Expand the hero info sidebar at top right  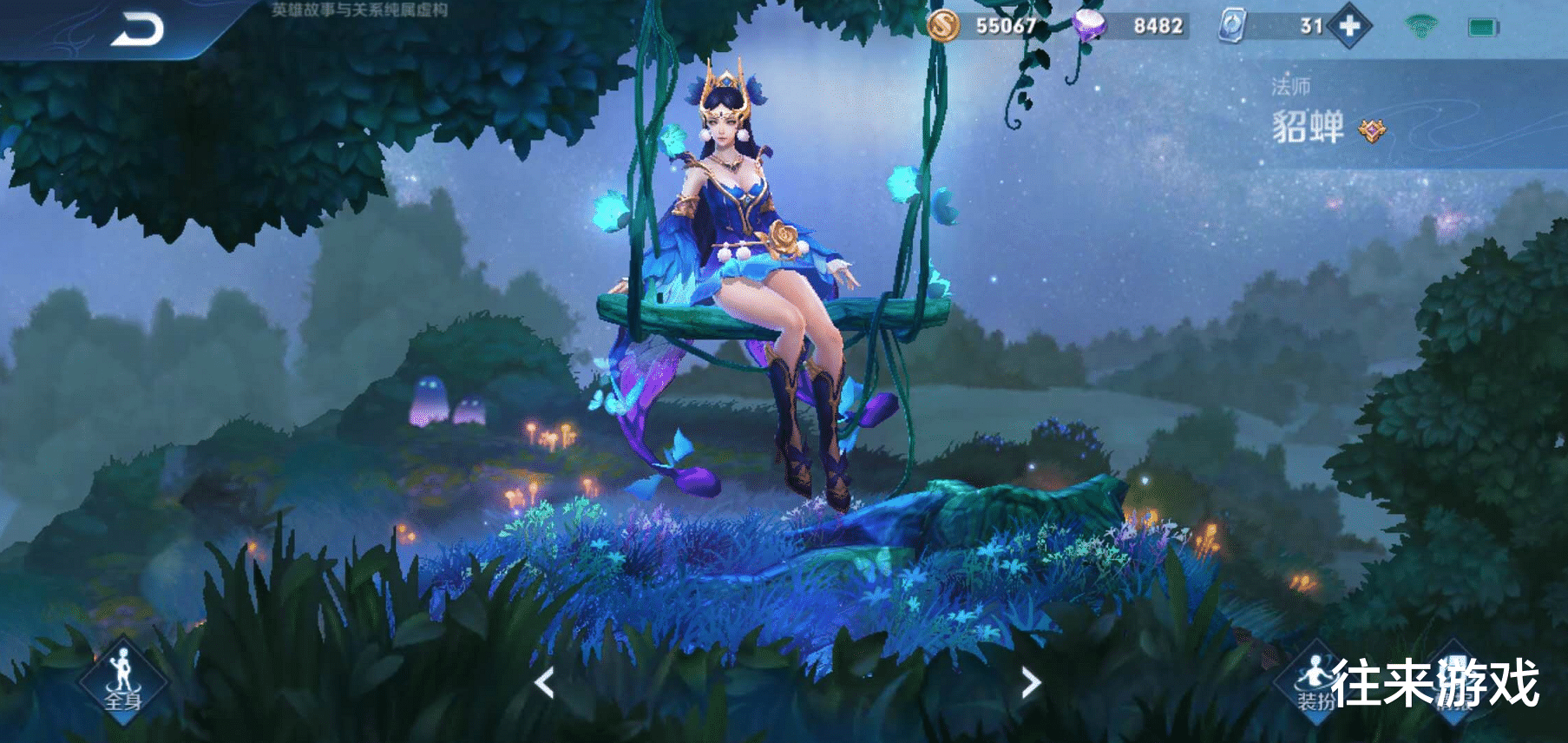pos(1388,104)
